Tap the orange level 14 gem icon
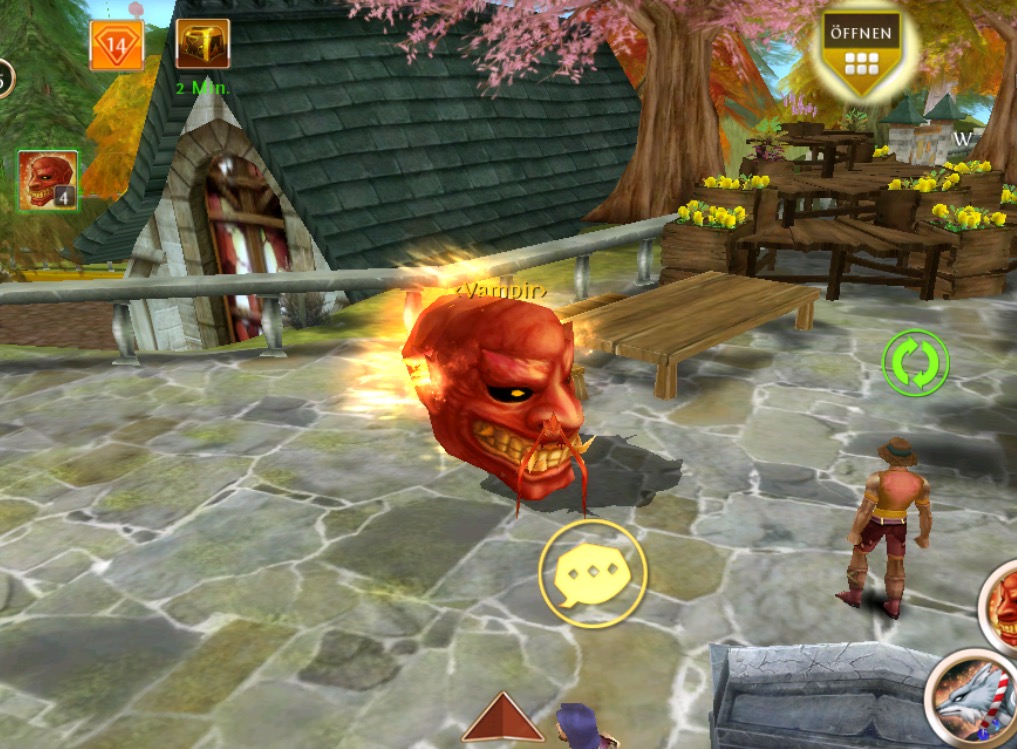 pyautogui.click(x=117, y=45)
